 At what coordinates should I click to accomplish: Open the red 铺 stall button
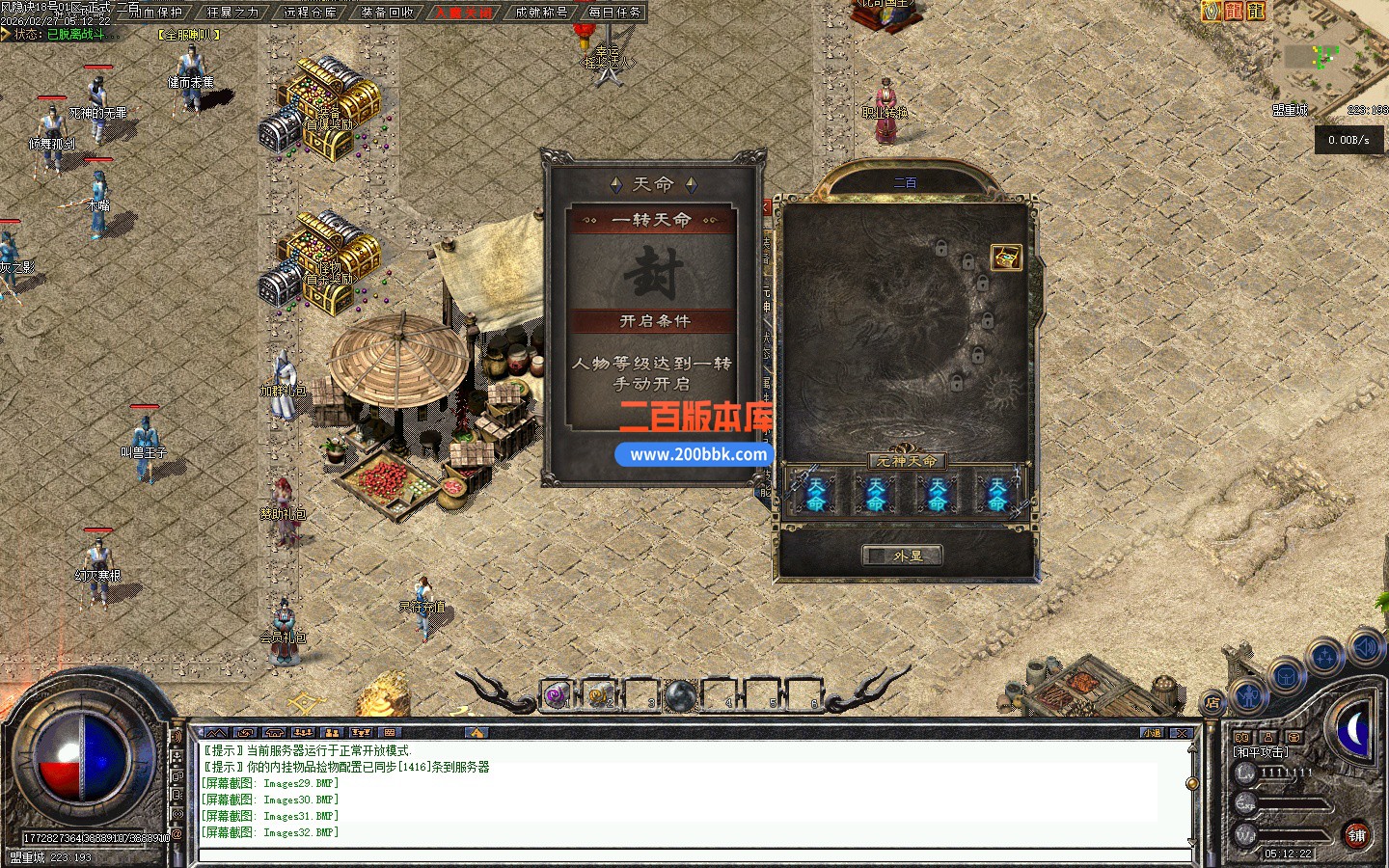click(1356, 835)
